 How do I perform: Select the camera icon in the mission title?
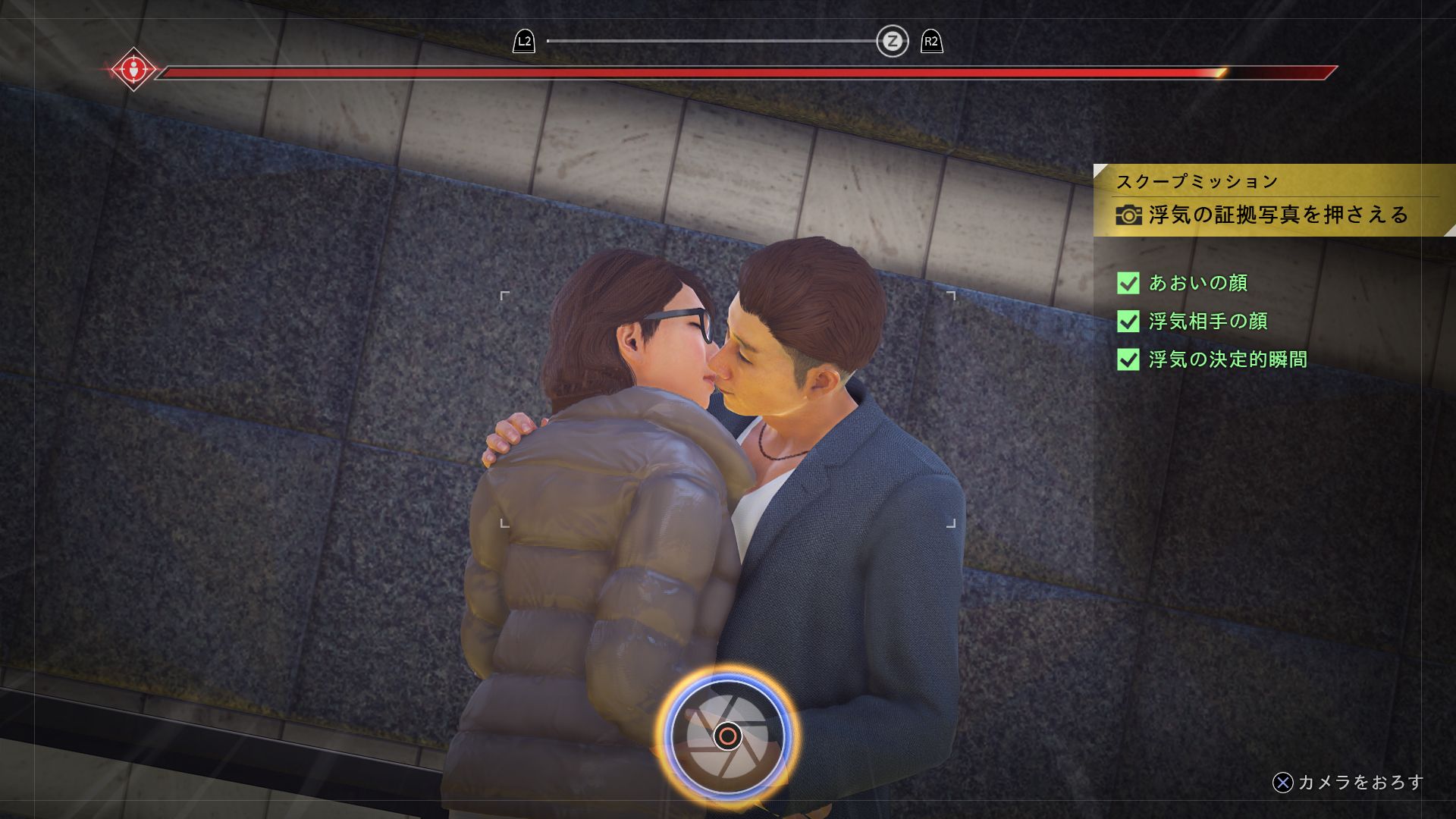pyautogui.click(x=1130, y=215)
